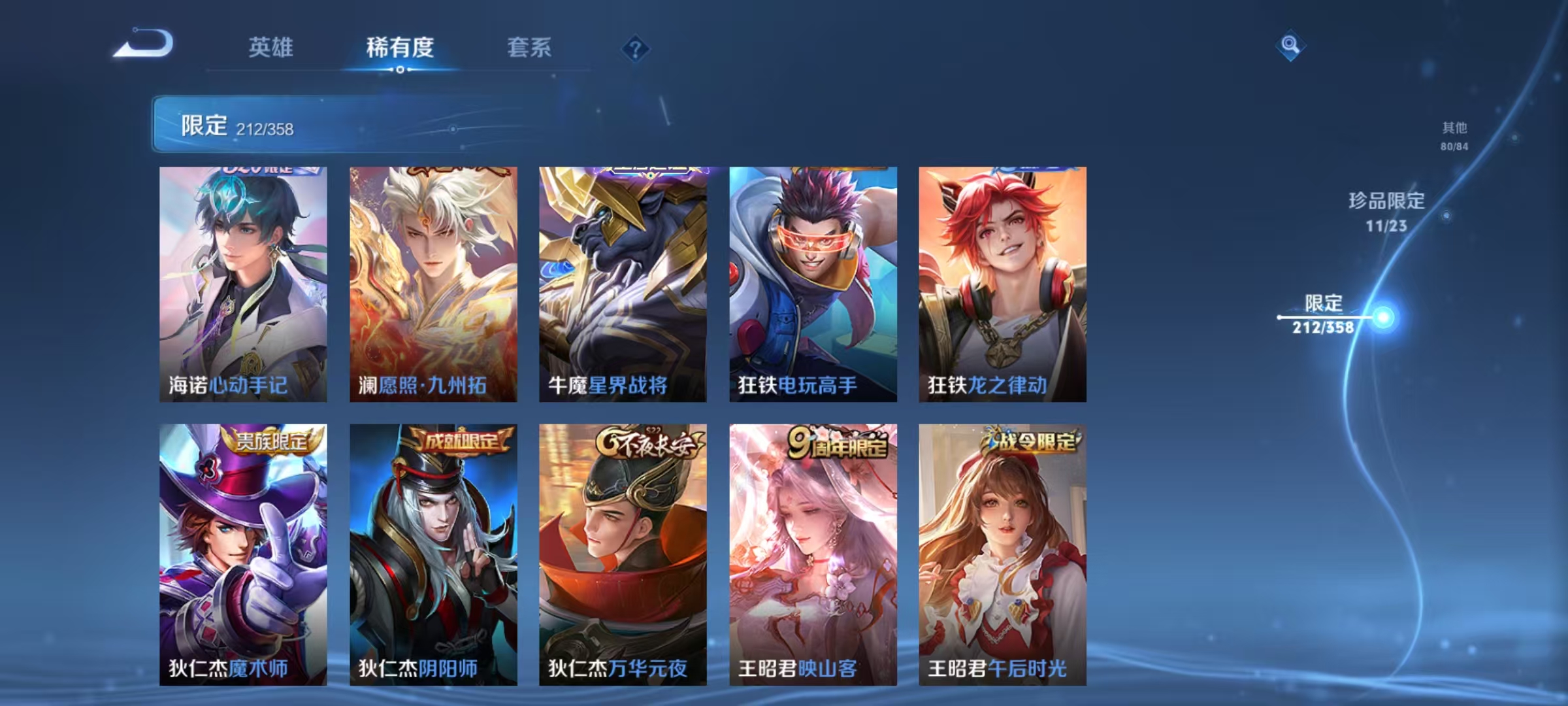Image resolution: width=1568 pixels, height=706 pixels.
Task: Switch to the 套系 tab
Action: click(x=529, y=47)
